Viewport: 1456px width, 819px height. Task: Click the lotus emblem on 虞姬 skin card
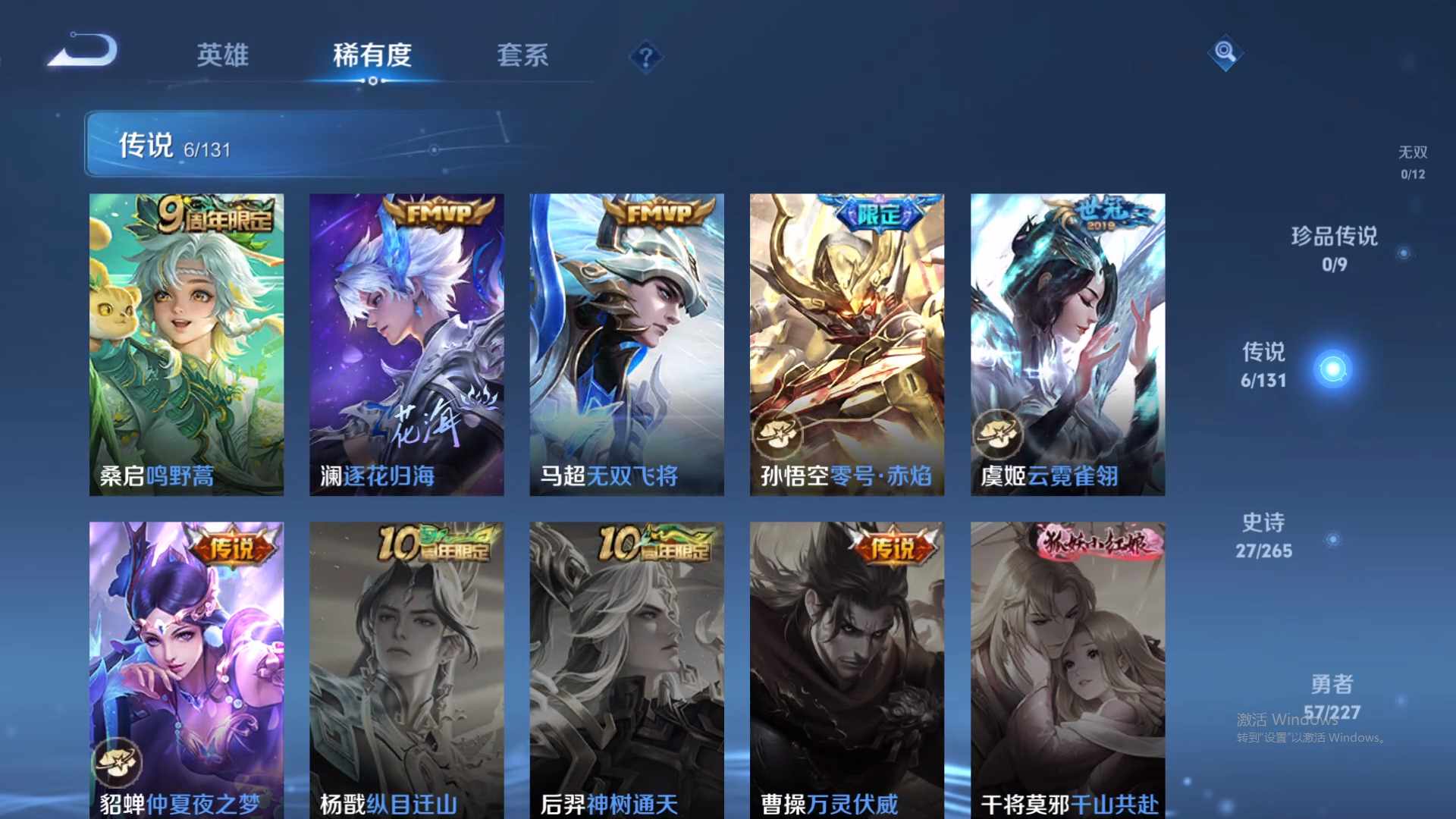(x=996, y=435)
